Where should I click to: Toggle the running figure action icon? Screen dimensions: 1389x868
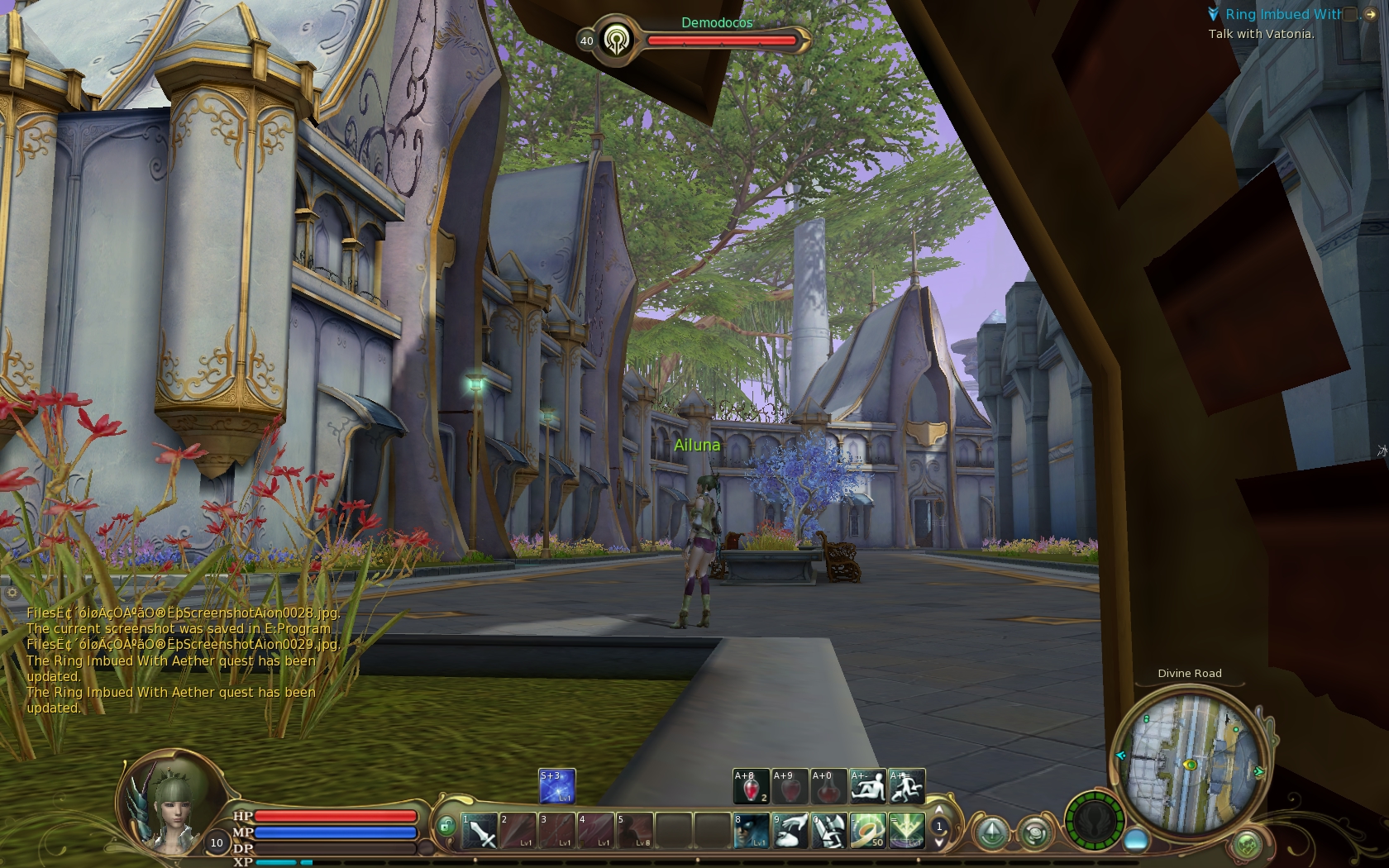click(x=906, y=787)
